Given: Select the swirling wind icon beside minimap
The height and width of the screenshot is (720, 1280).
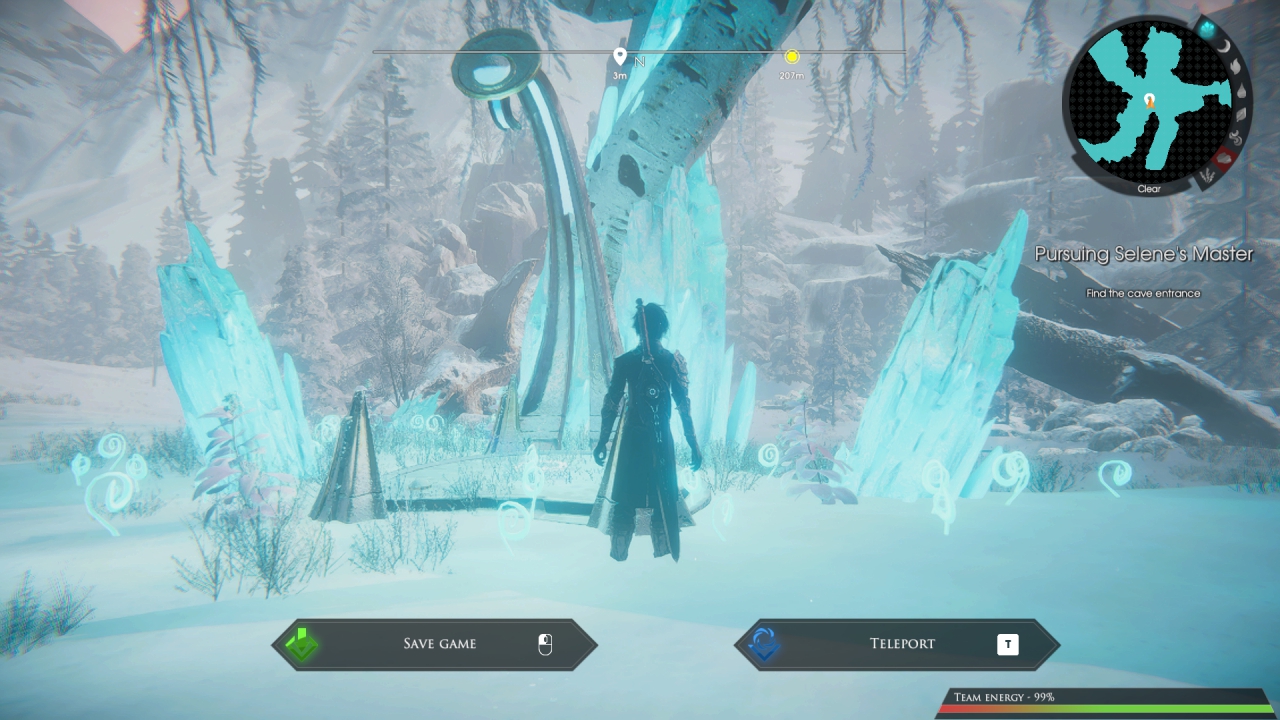Looking at the screenshot, I should point(1236,138).
